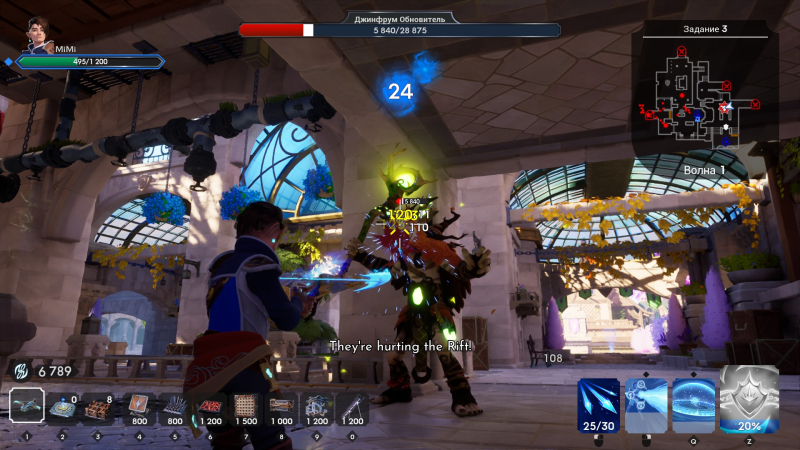Image resolution: width=800 pixels, height=450 pixels.
Task: Select the blue mechanical trap in slot 9
Action: (x=318, y=406)
